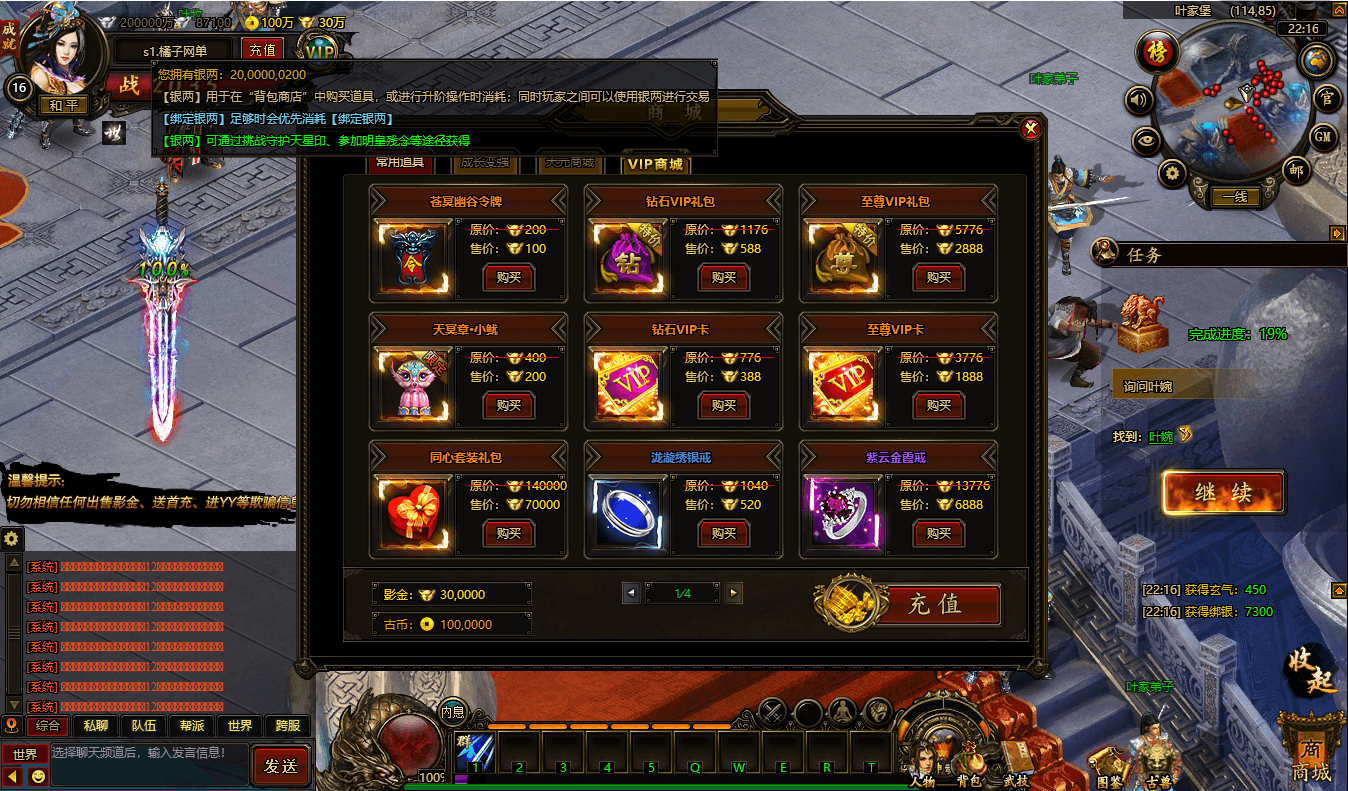Send the chat message with 发送
Screen dimensions: 1348x791
[x=281, y=766]
